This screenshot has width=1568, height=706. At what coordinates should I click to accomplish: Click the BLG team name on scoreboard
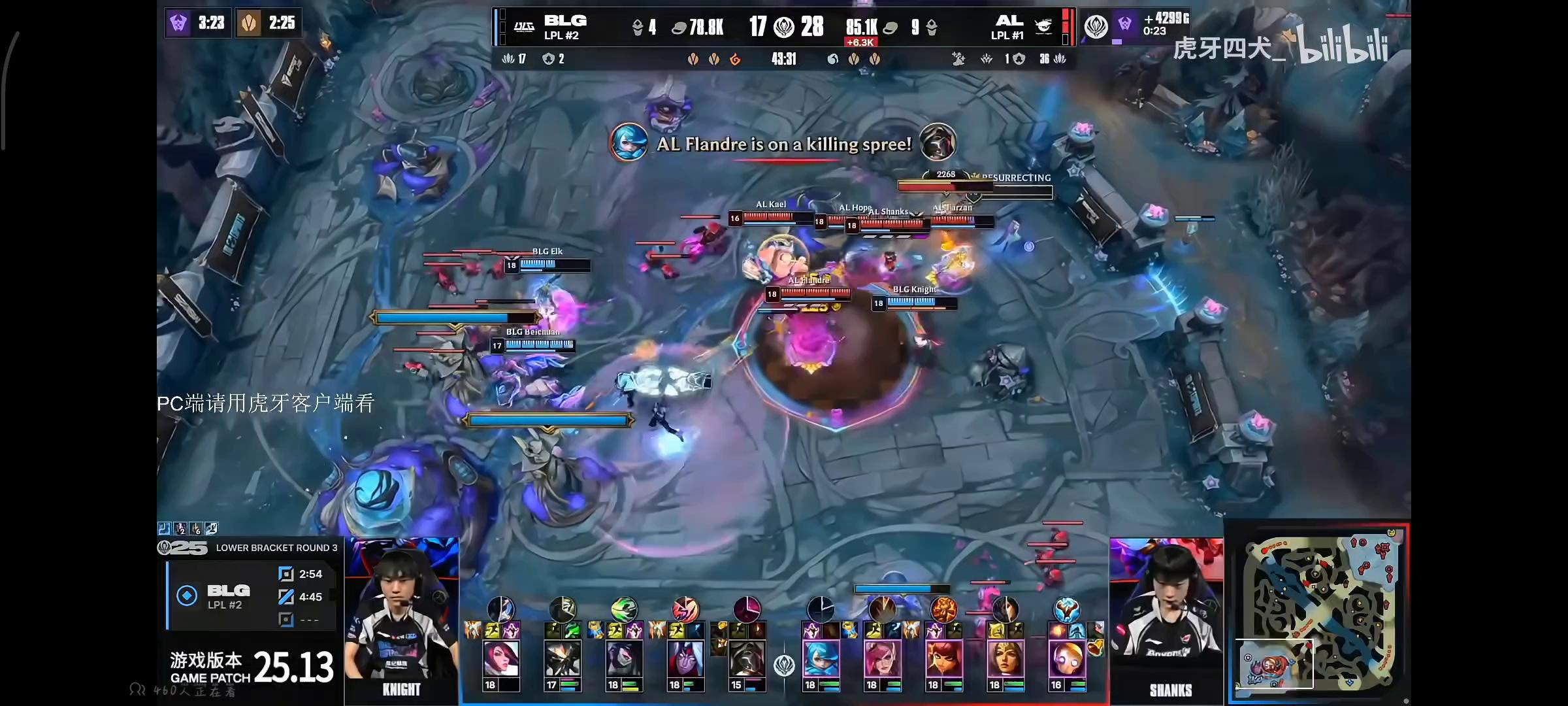pyautogui.click(x=565, y=21)
